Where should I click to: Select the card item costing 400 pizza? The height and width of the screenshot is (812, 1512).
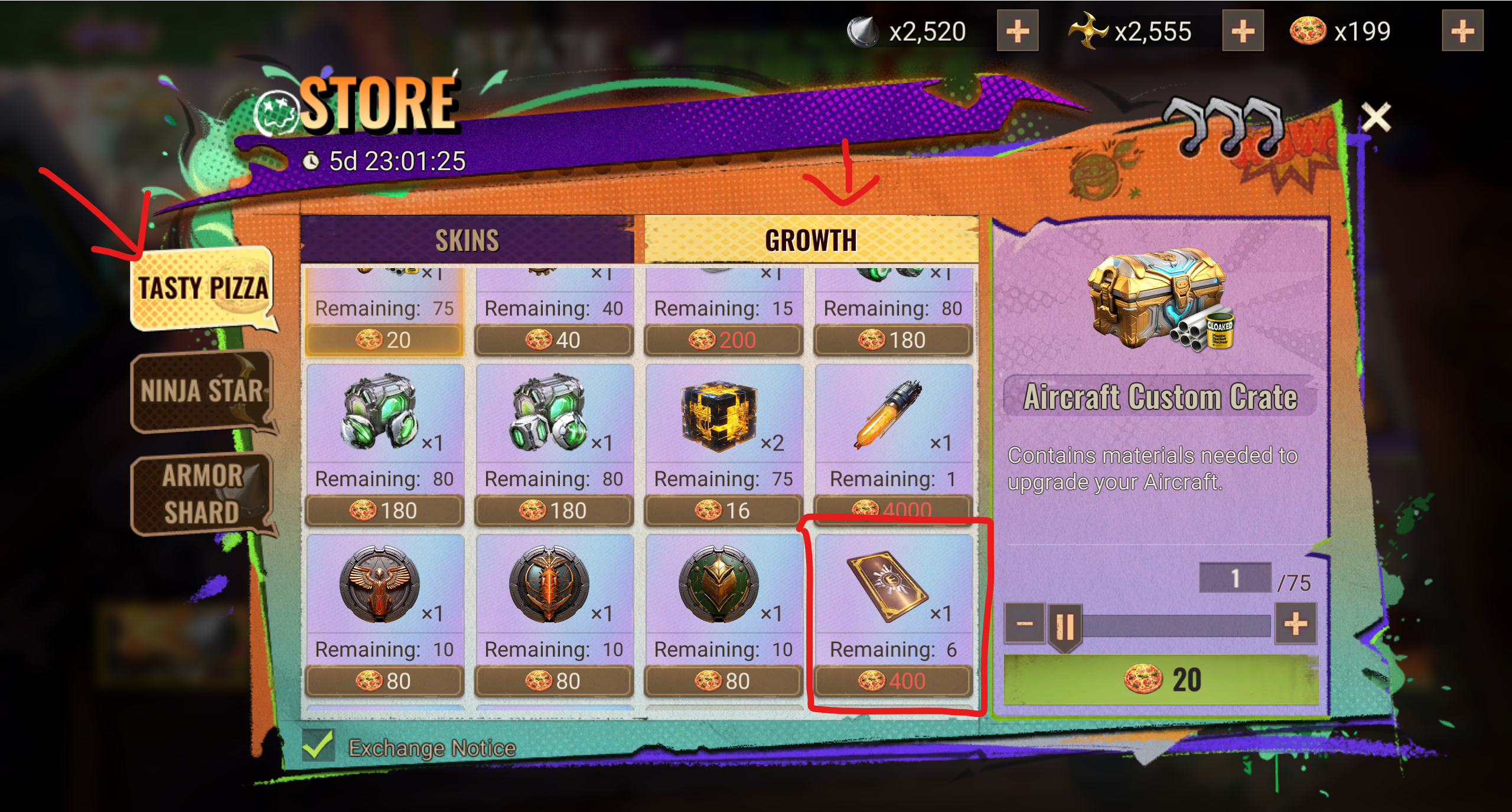(893, 614)
